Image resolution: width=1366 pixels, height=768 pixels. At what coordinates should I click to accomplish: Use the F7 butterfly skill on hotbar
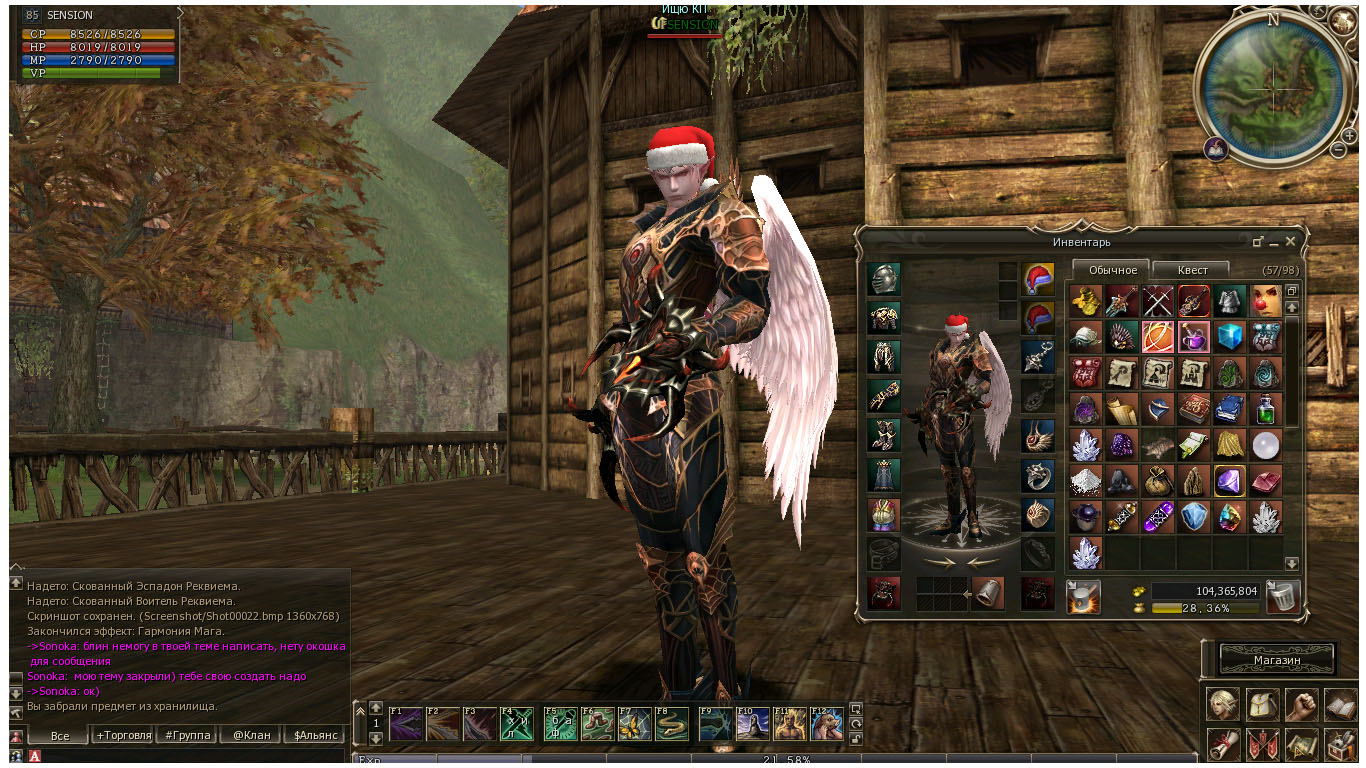point(634,723)
